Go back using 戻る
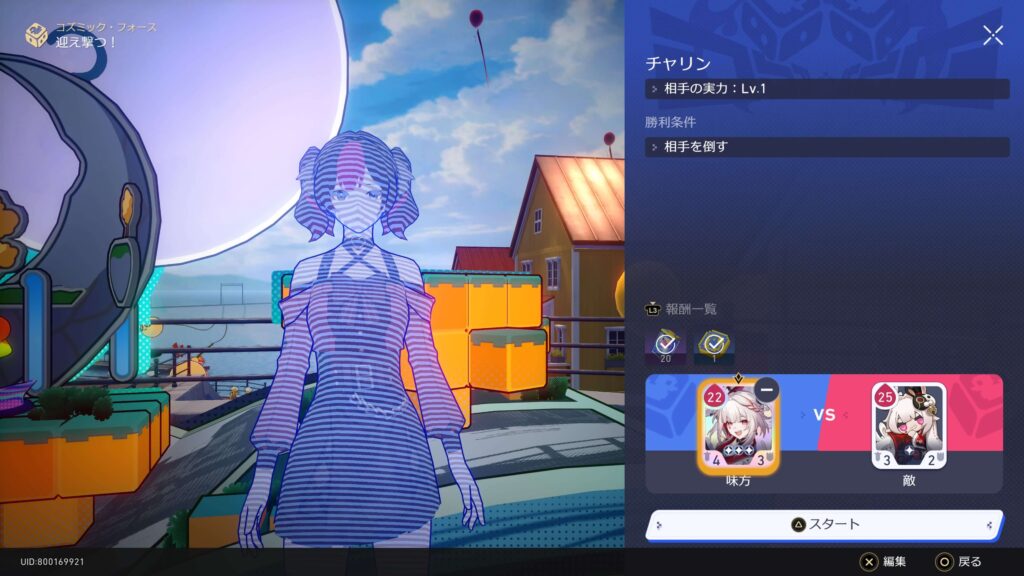The width and height of the screenshot is (1024, 576). (x=958, y=562)
